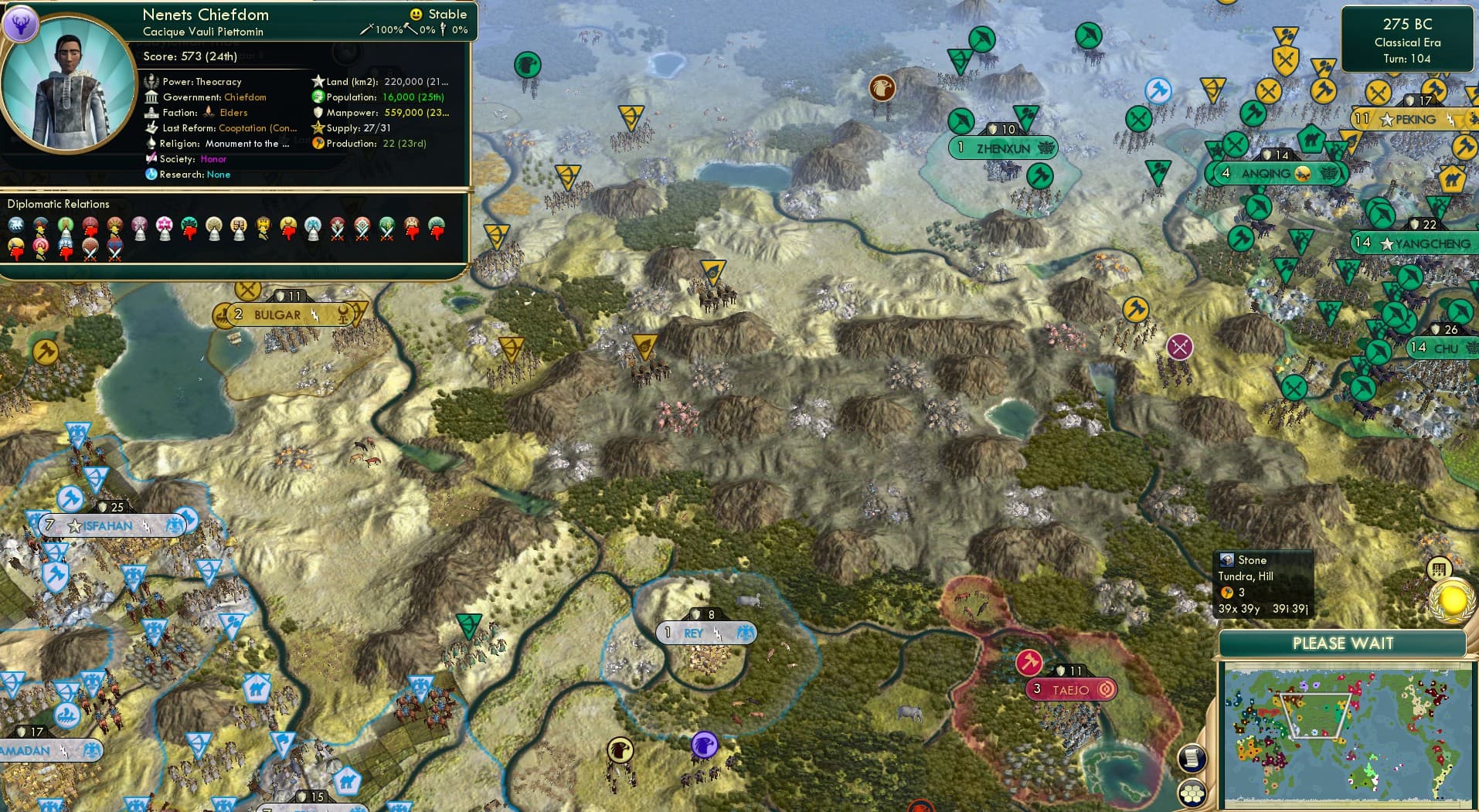
Task: Click the Zhenxun city banner
Action: 1002,148
